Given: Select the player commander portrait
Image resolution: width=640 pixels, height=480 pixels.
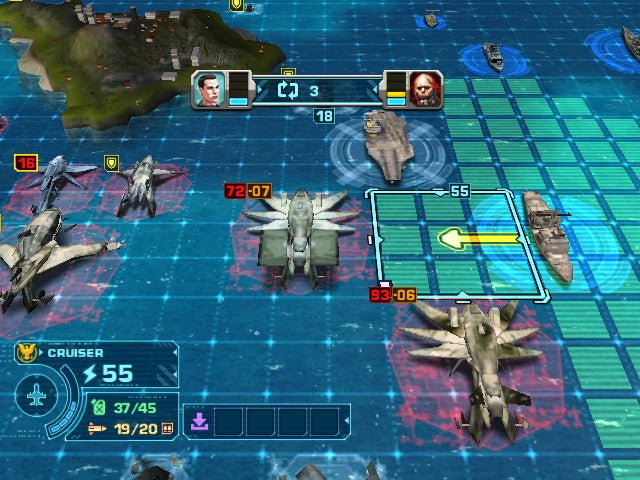Looking at the screenshot, I should point(206,90).
